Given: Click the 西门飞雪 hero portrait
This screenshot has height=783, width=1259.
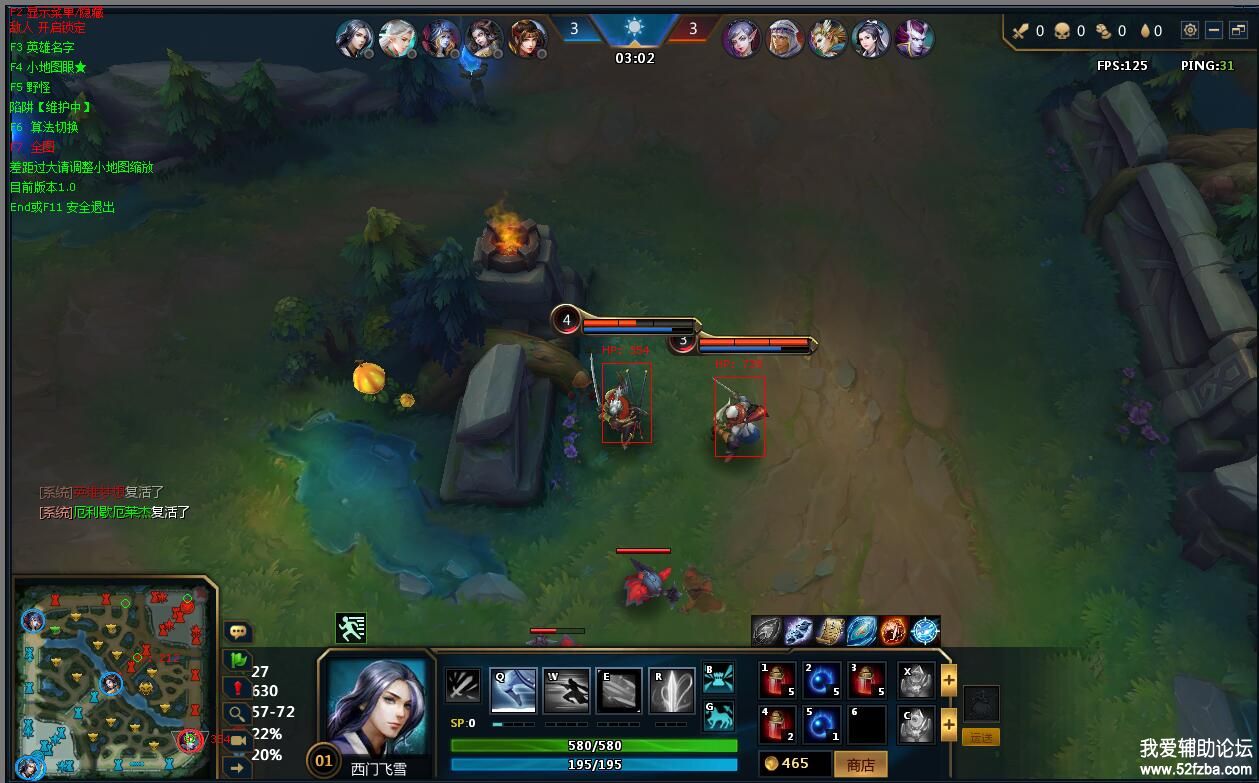Looking at the screenshot, I should pos(376,706).
